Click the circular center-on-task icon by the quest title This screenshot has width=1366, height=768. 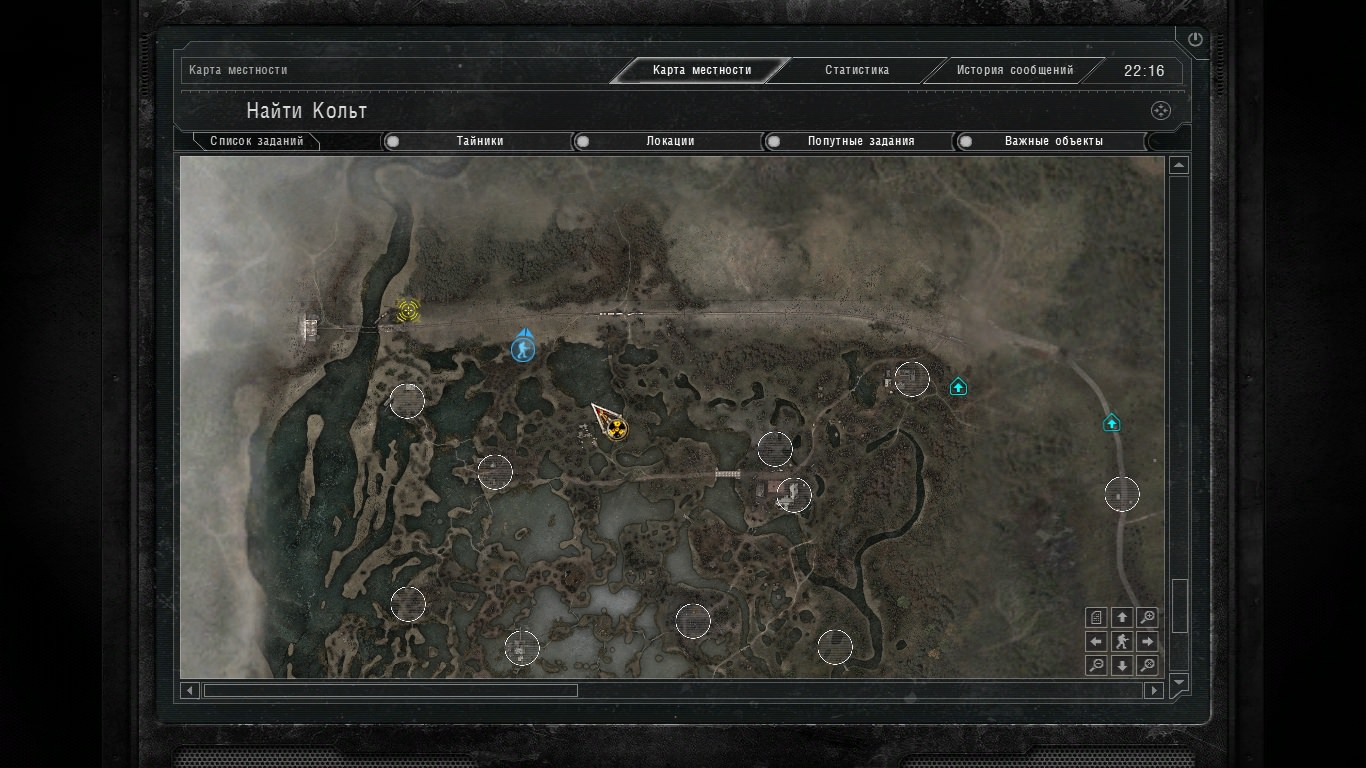click(1160, 111)
